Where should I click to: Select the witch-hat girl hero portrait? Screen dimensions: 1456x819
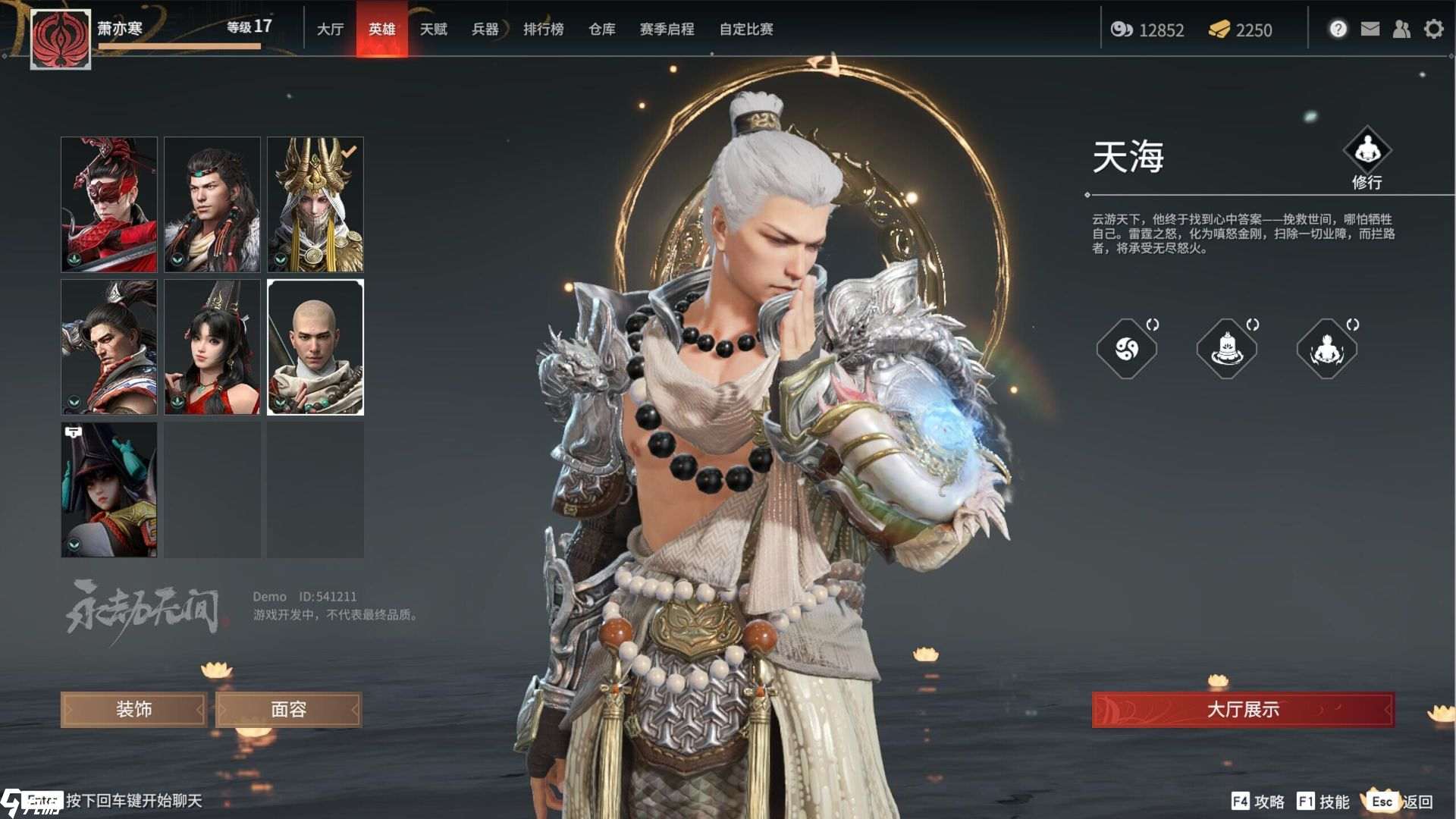(x=109, y=489)
